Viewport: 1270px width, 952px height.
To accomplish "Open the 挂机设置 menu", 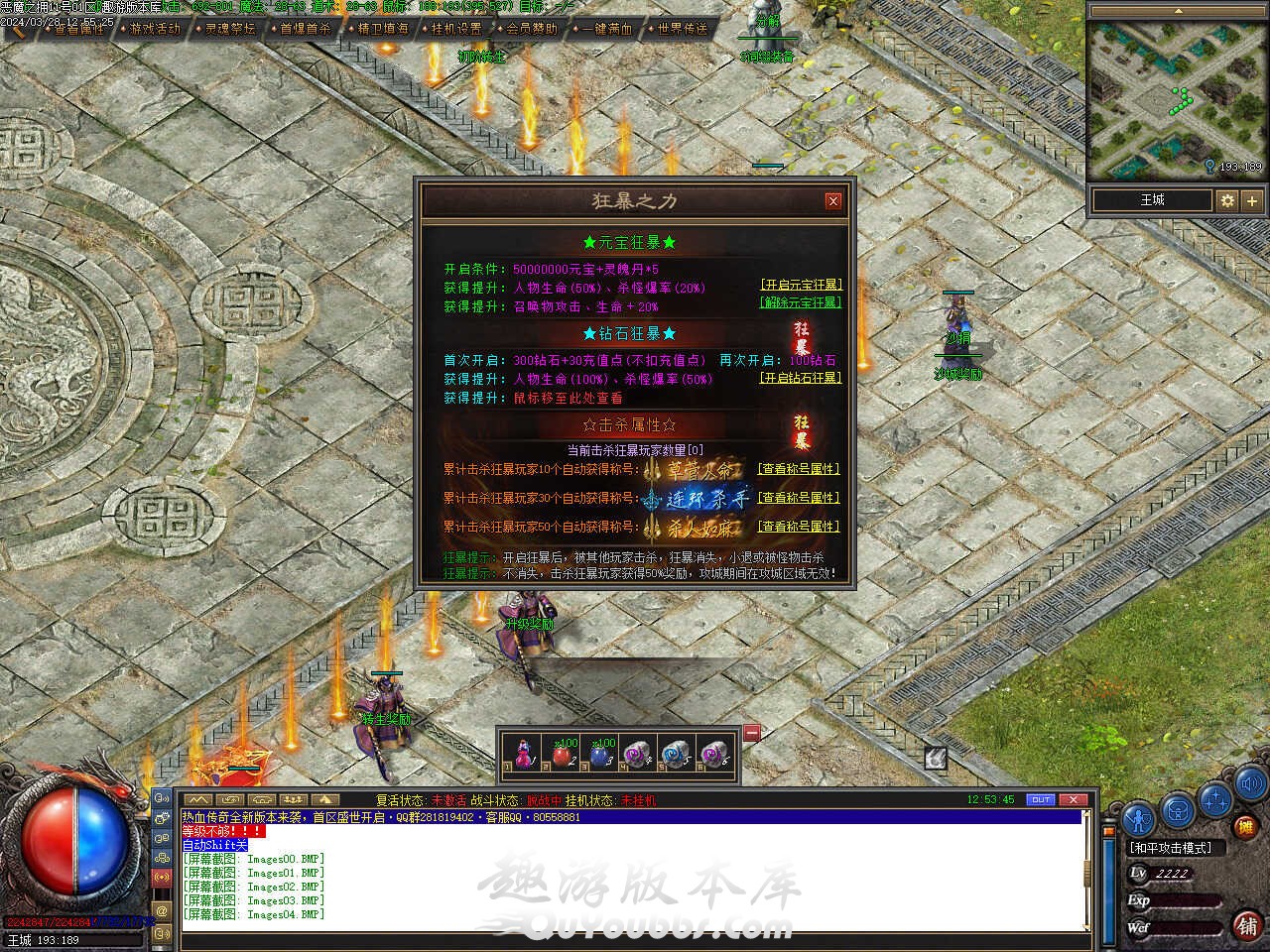I will click(x=456, y=29).
